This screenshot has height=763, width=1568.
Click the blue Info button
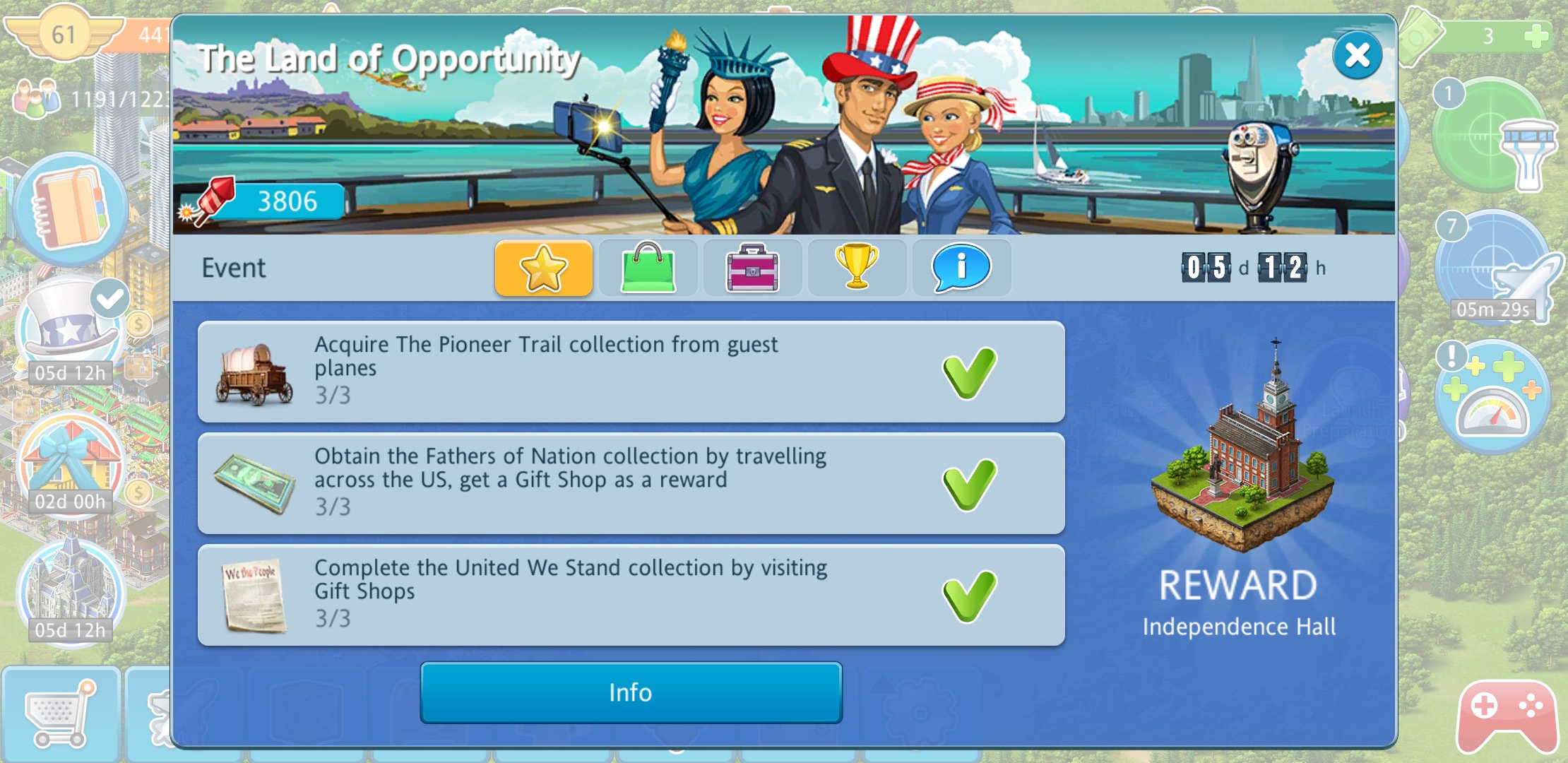[x=631, y=692]
